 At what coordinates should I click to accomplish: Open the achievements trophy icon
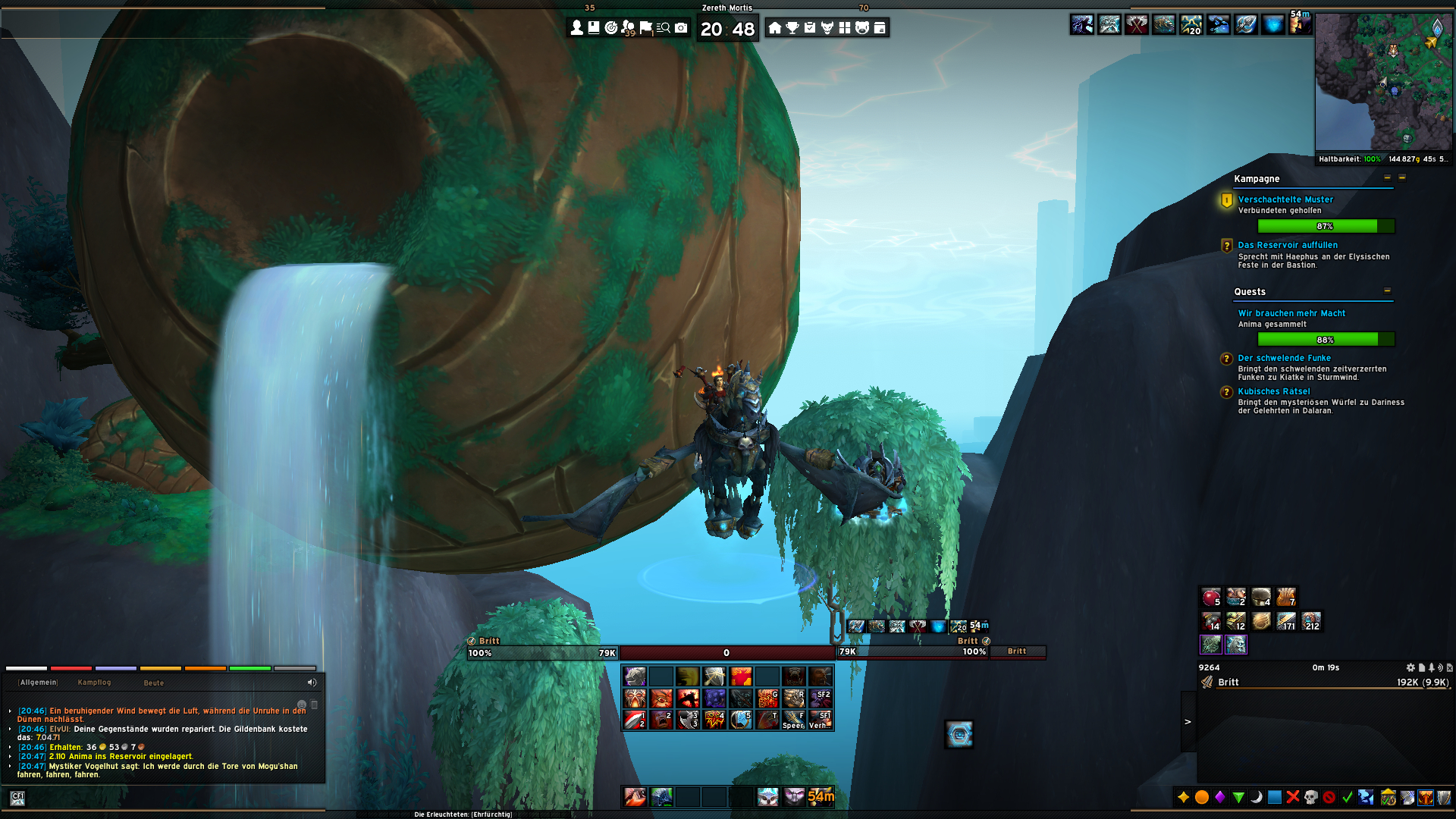click(x=792, y=28)
